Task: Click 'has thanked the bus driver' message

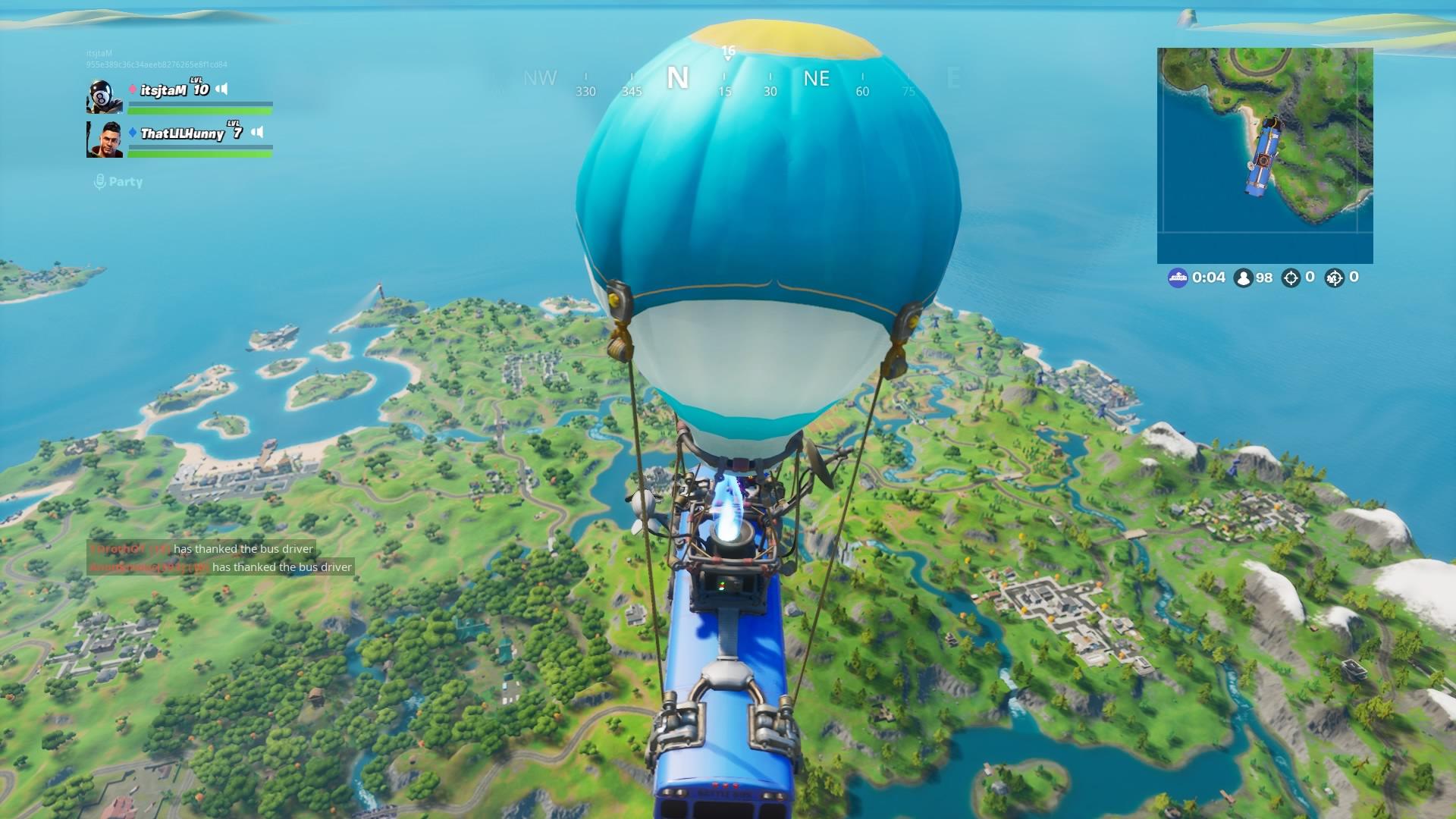Action: pyautogui.click(x=244, y=548)
